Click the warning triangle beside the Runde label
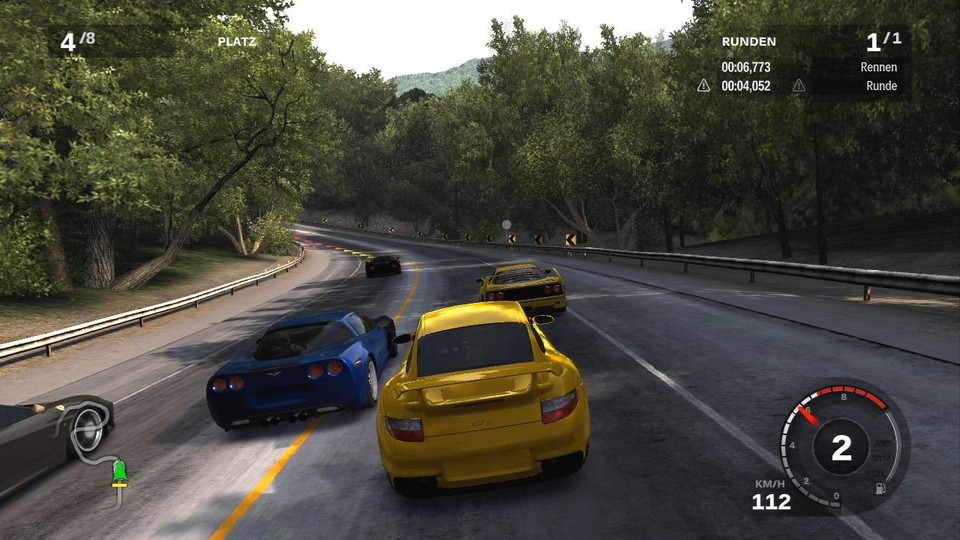Screen dimensions: 960x540 click(x=798, y=86)
